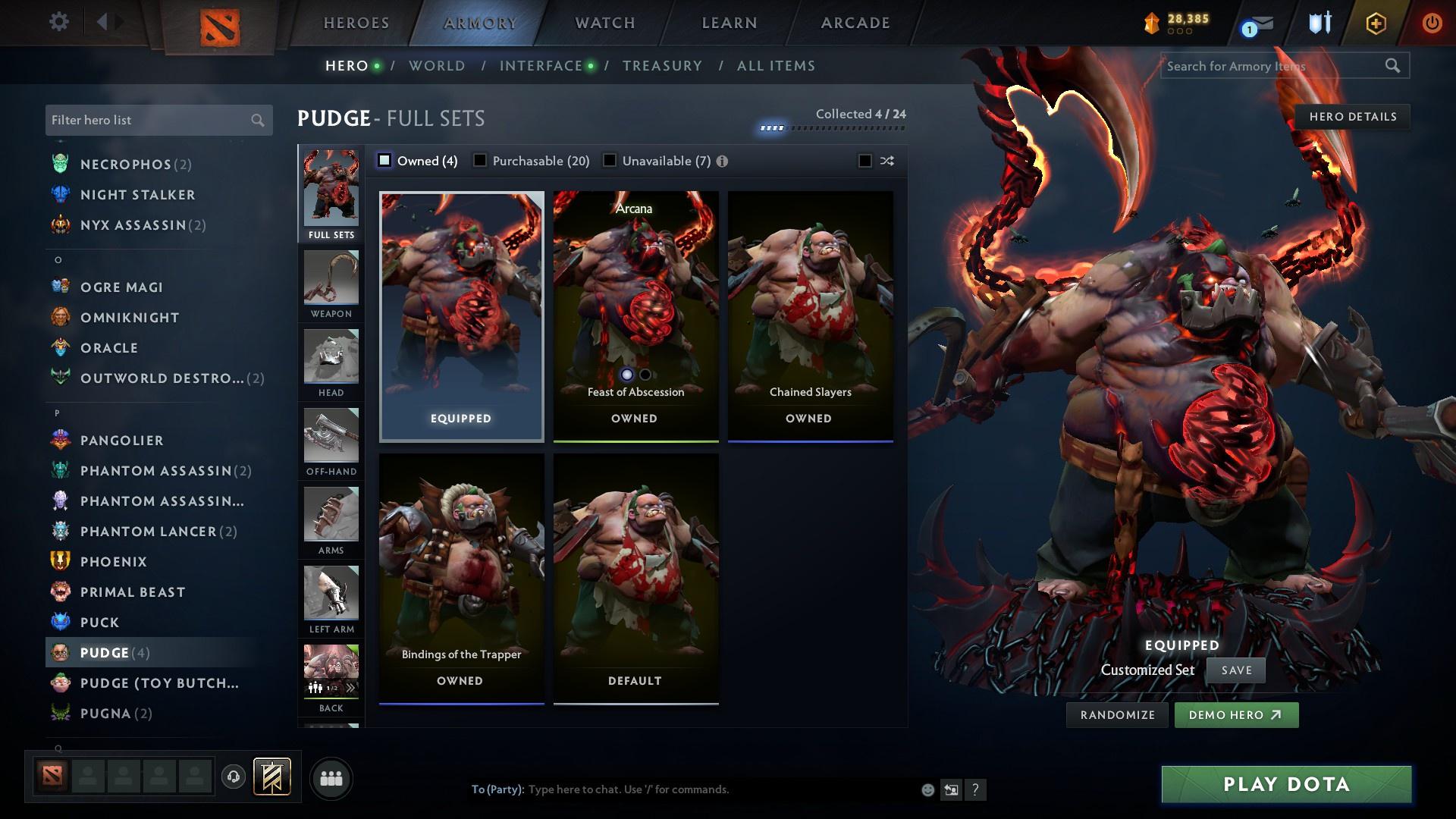Enable the Unavailable (7) filter checkbox

(x=609, y=160)
